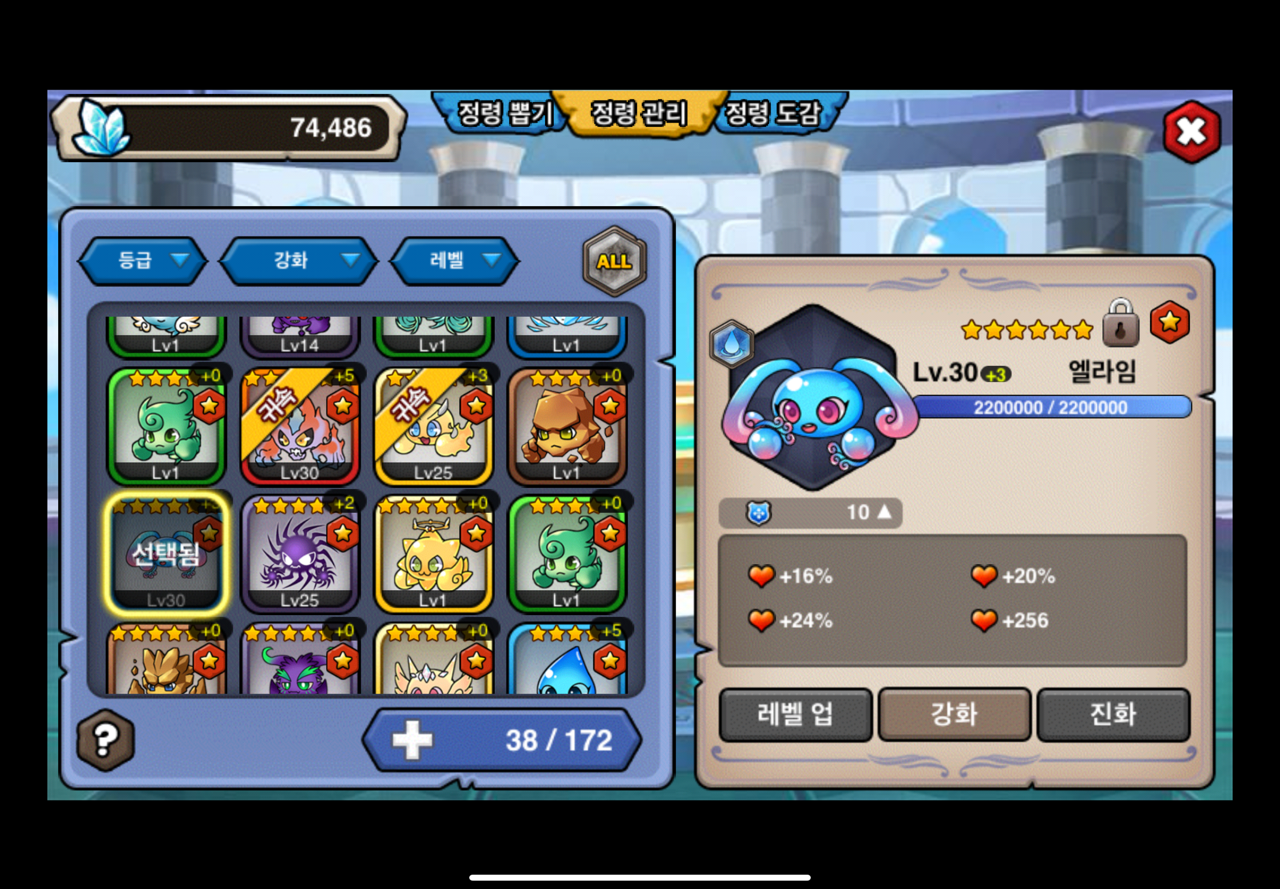Toggle the padlock lock icon
Image resolution: width=1280 pixels, height=889 pixels.
tap(1121, 323)
